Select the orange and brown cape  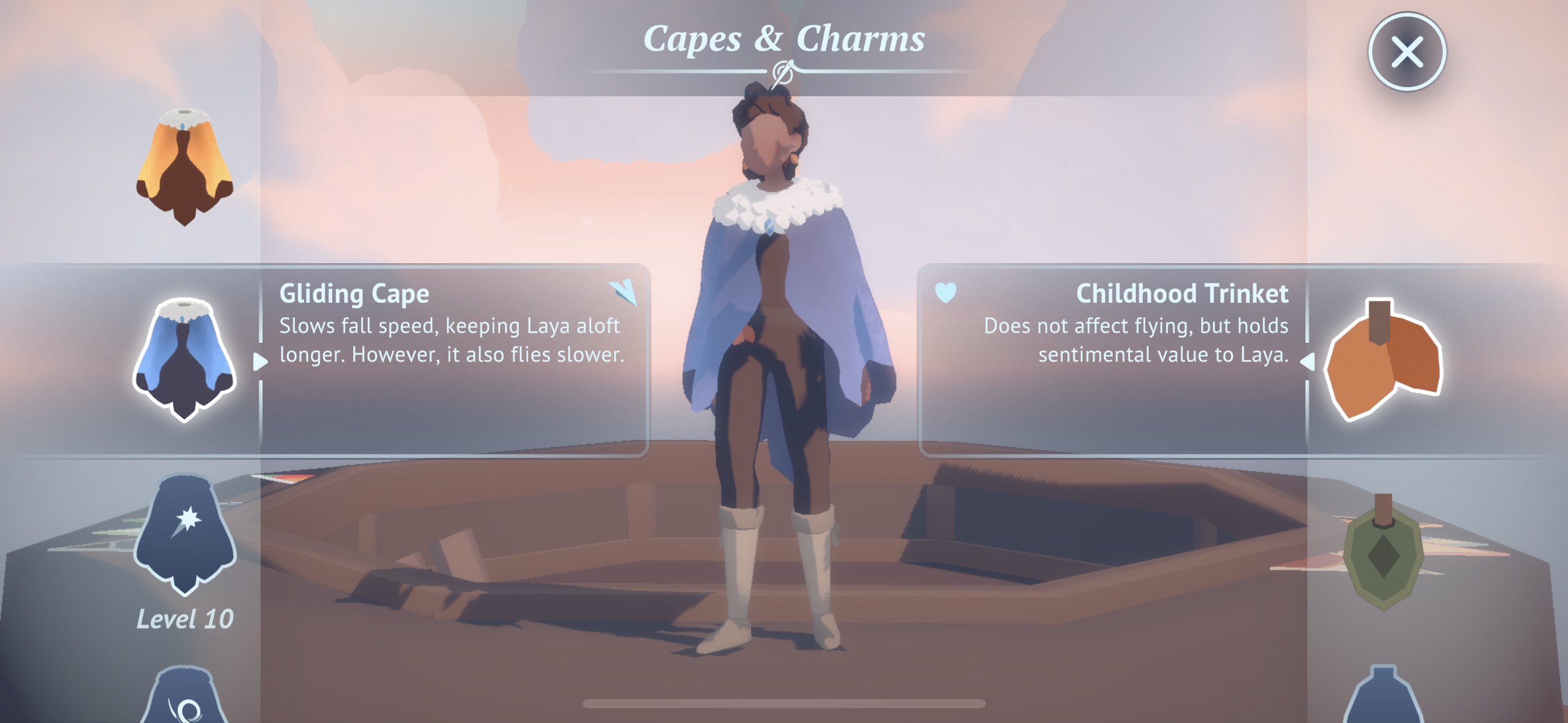pos(184,167)
